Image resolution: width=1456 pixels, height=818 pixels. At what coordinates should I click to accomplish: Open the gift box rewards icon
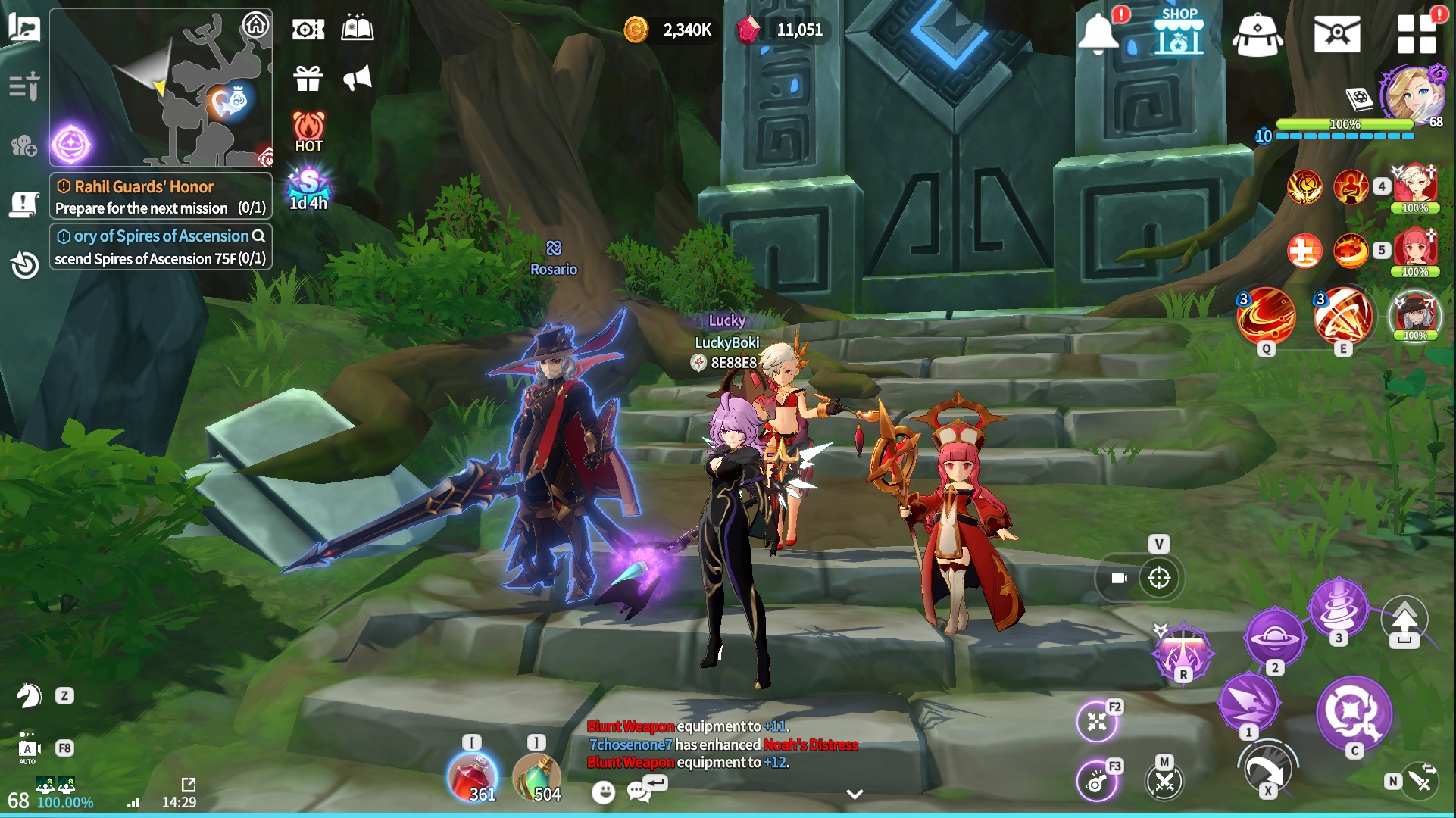(x=308, y=78)
